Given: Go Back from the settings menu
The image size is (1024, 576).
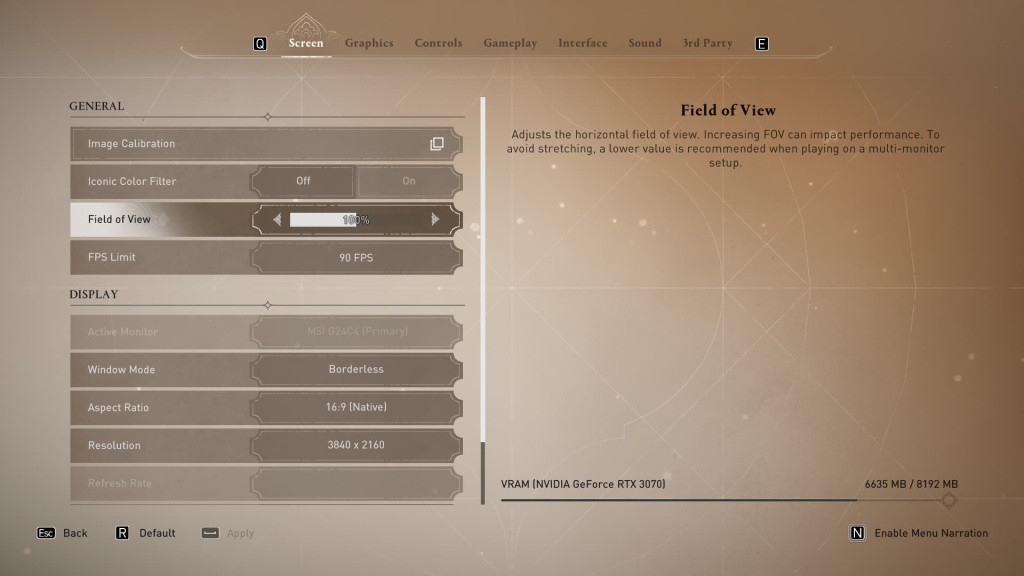Looking at the screenshot, I should [x=64, y=533].
